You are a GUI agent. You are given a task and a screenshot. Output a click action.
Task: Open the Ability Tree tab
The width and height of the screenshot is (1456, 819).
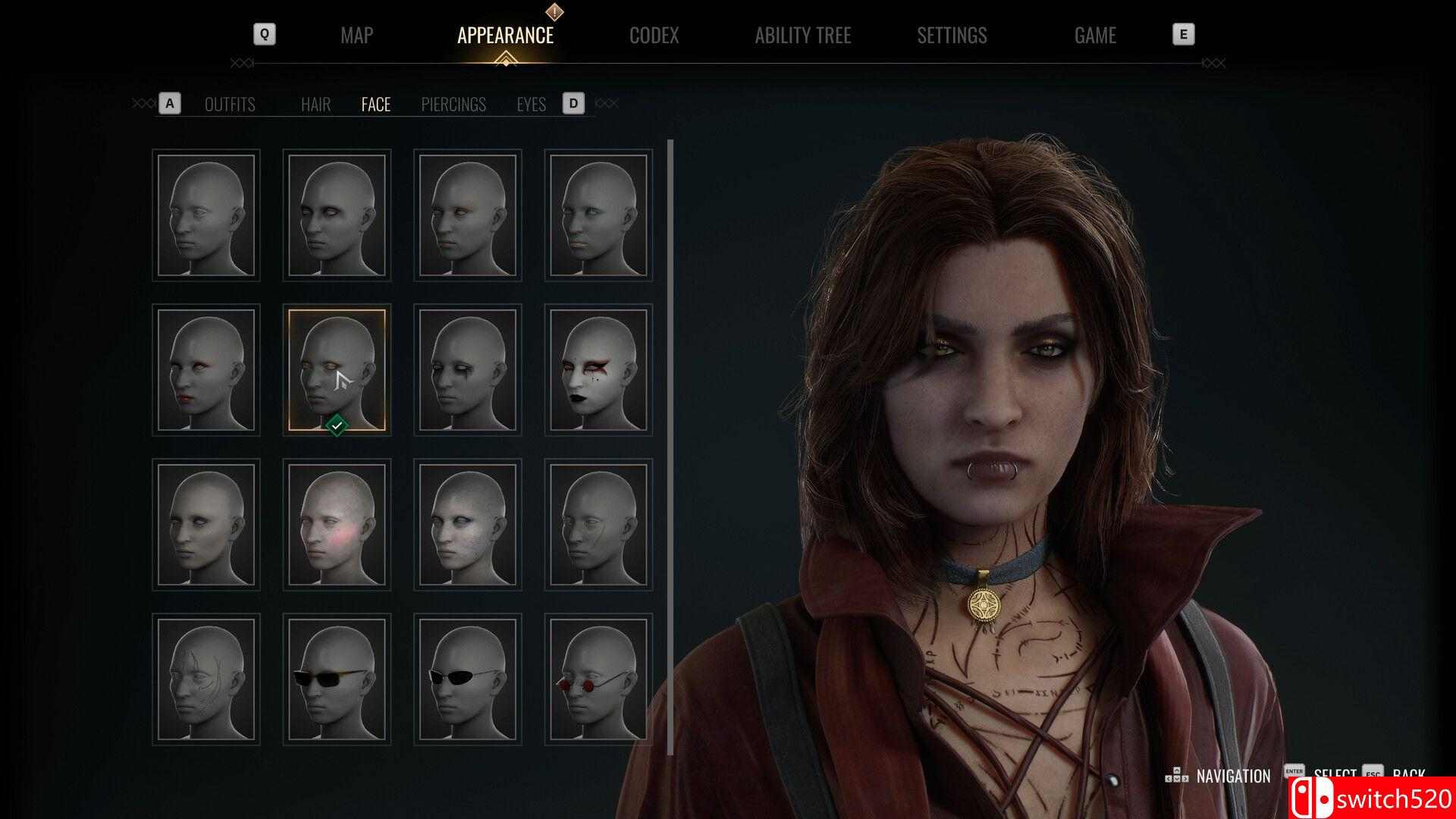[x=802, y=36]
